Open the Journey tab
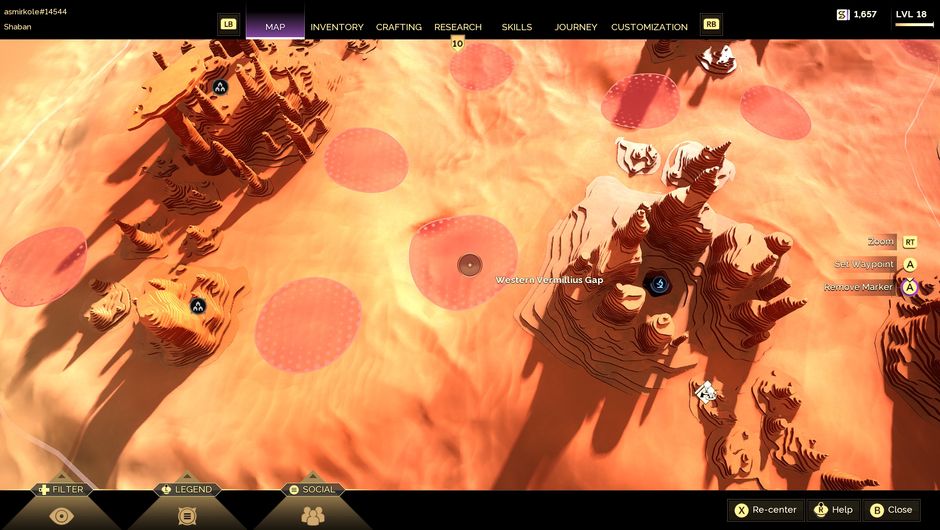The width and height of the screenshot is (940, 530). pyautogui.click(x=576, y=27)
